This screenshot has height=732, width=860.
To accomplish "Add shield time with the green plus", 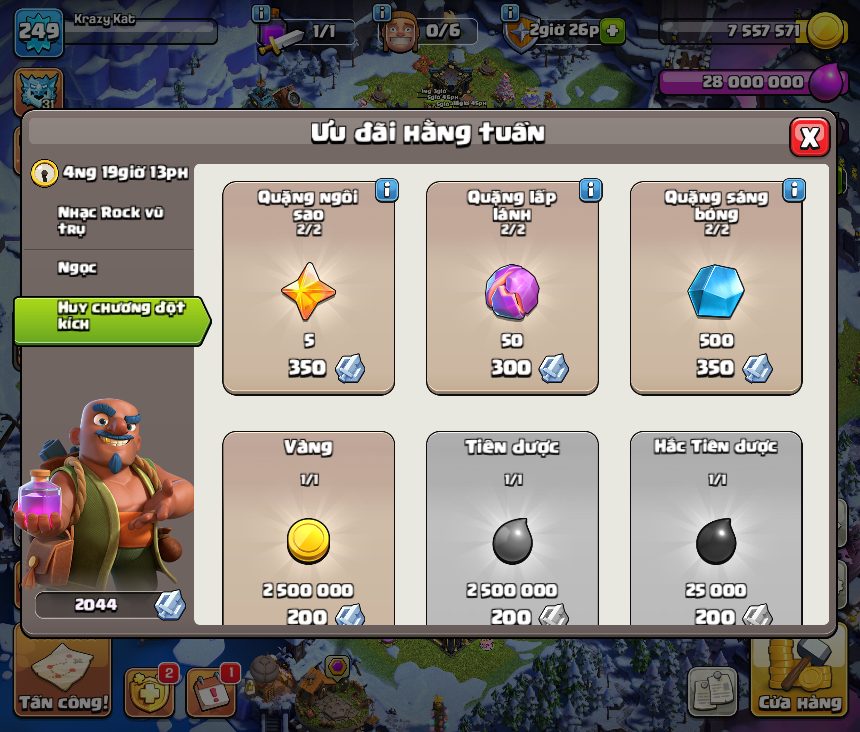I will click(612, 31).
